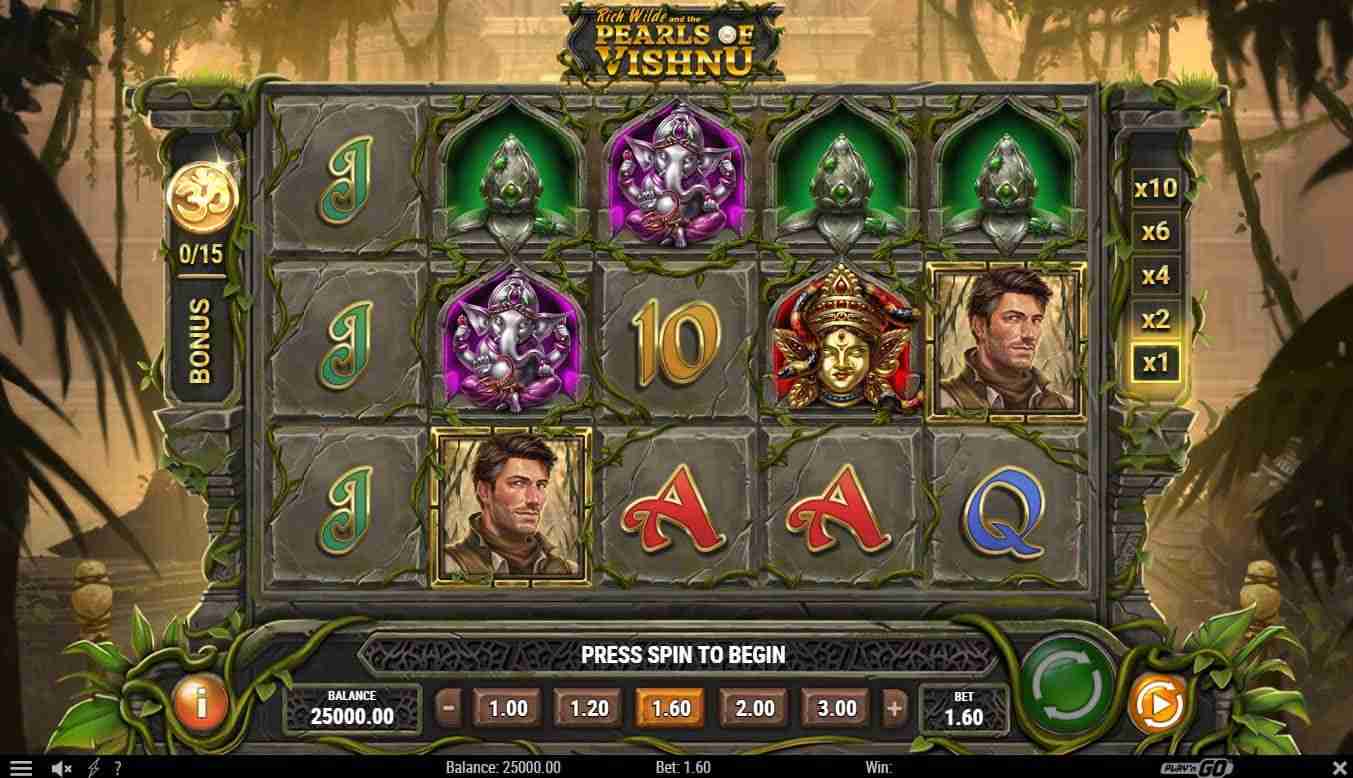The width and height of the screenshot is (1353, 778).
Task: Increase the bet with the plus button
Action: tap(894, 709)
